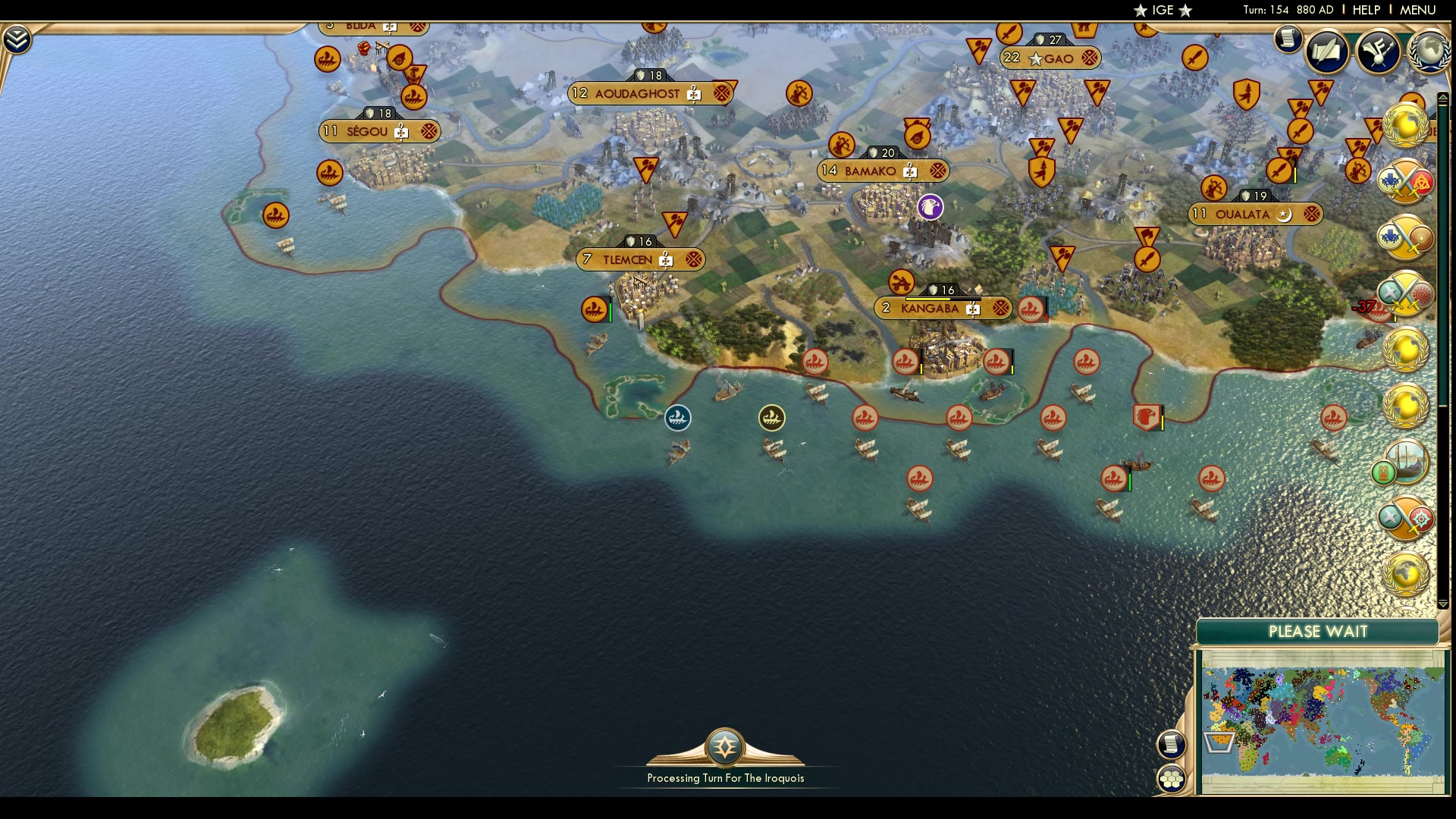Image resolution: width=1456 pixels, height=819 pixels.
Task: Click the purple religion icon near Bamako
Action: [x=930, y=208]
